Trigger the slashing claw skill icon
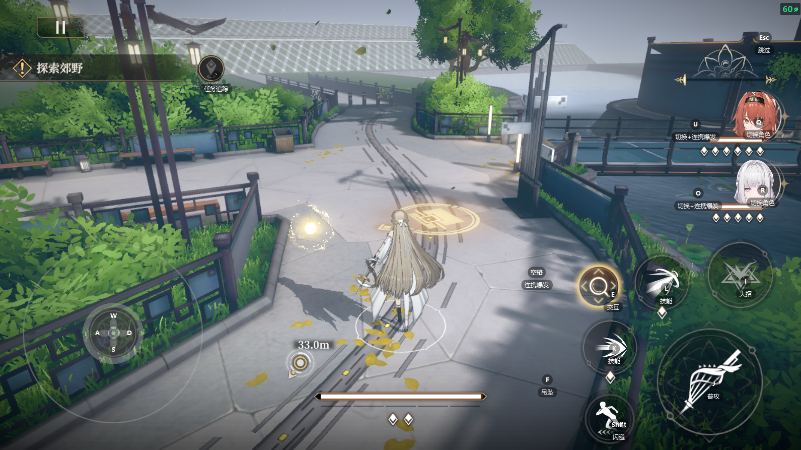801x450 pixels. pyautogui.click(x=661, y=279)
